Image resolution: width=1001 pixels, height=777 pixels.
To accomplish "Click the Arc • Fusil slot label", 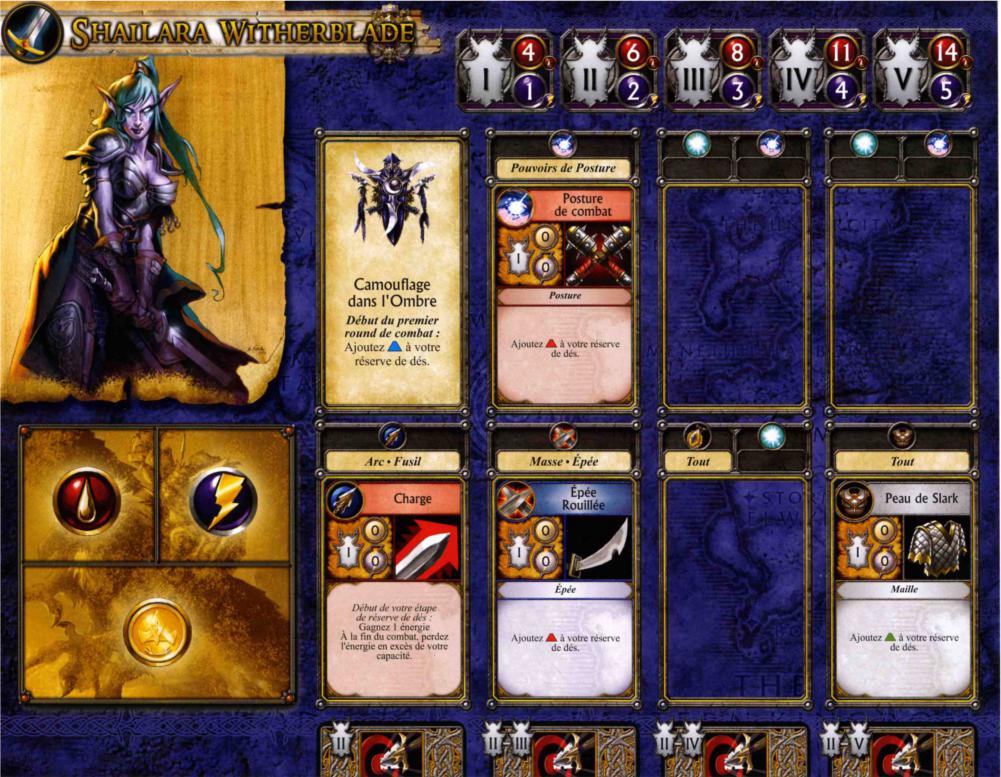I will click(x=392, y=461).
